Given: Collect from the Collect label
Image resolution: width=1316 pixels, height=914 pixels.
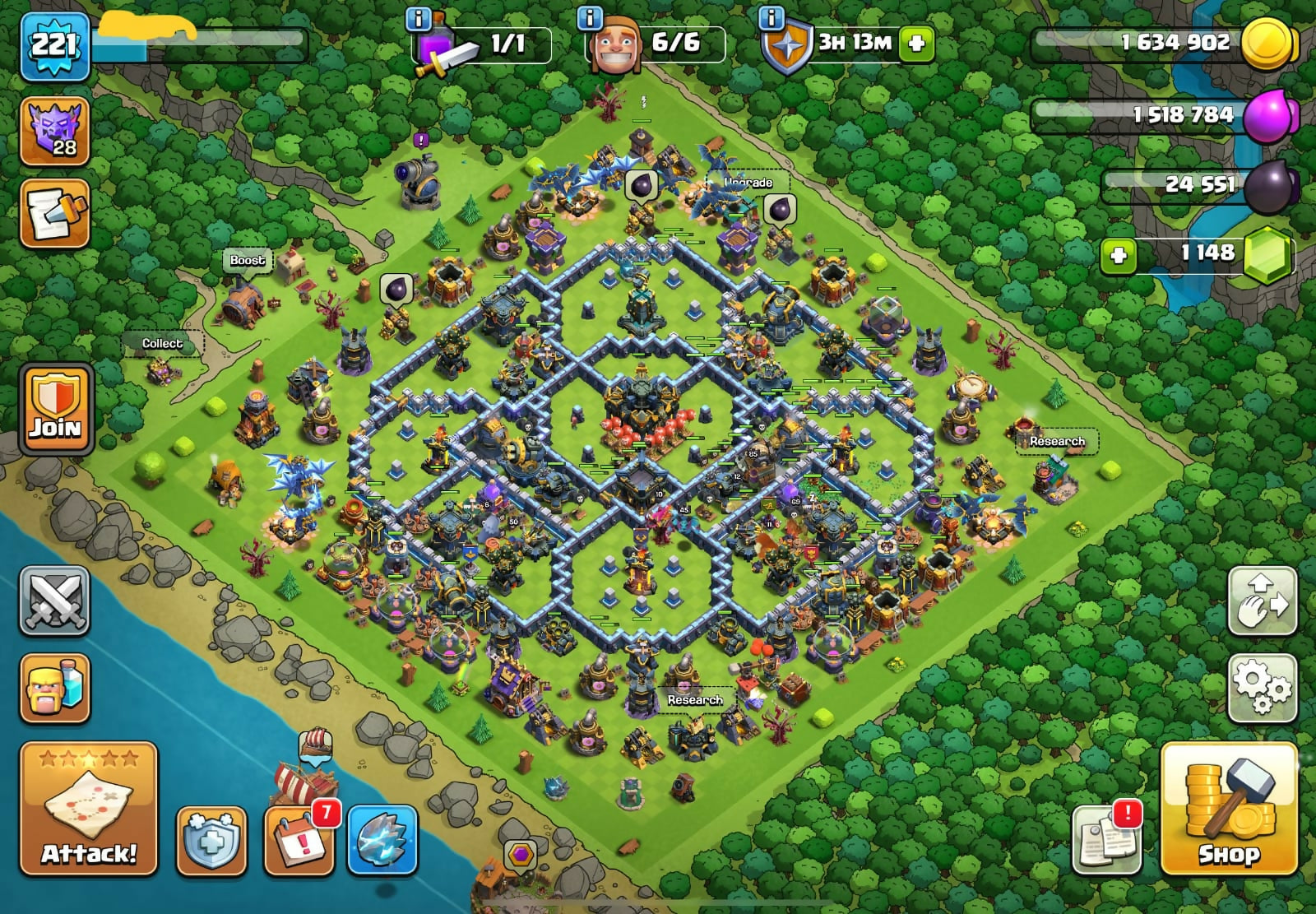Looking at the screenshot, I should (162, 344).
